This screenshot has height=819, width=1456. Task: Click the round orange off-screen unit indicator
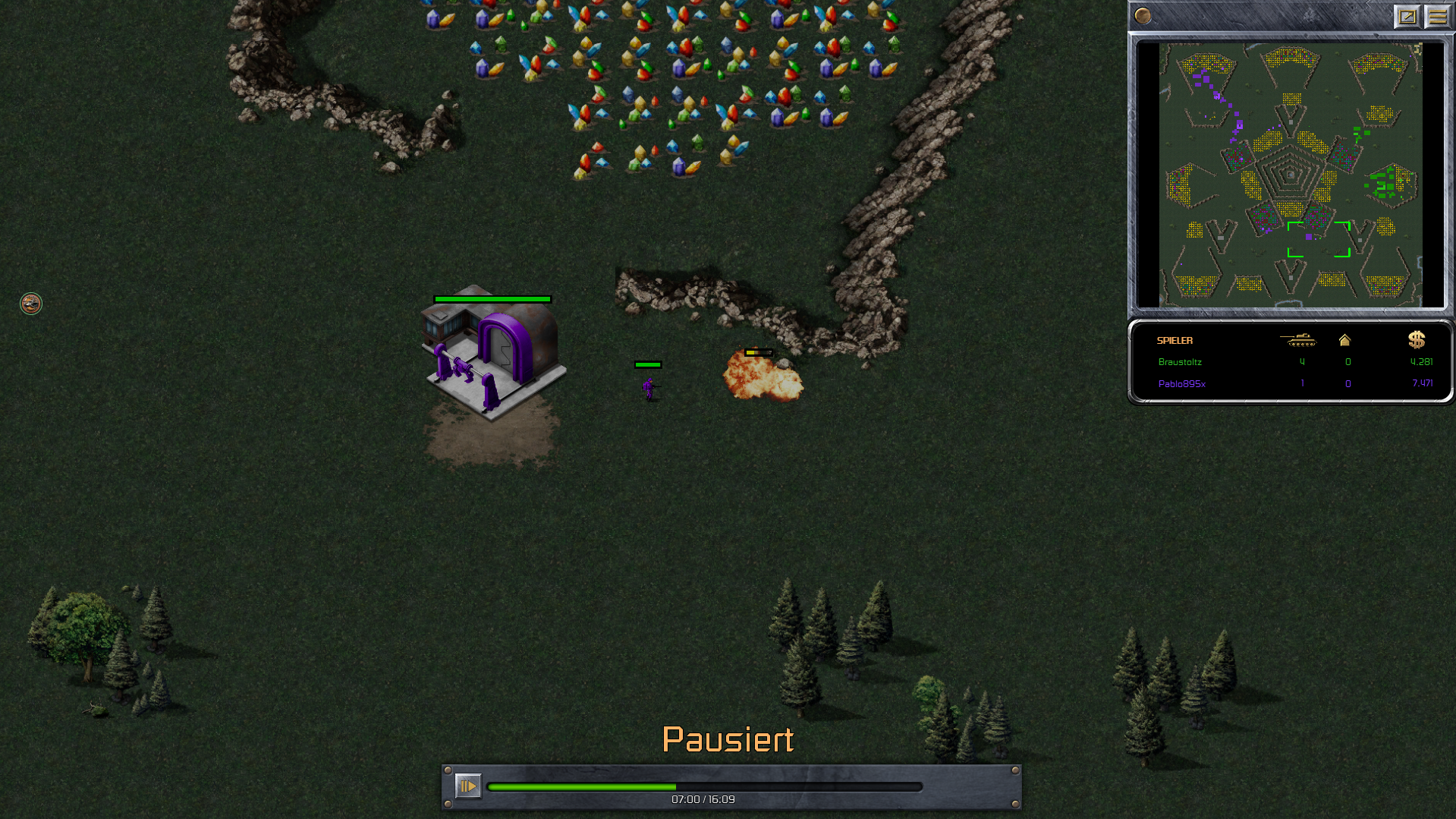click(31, 304)
